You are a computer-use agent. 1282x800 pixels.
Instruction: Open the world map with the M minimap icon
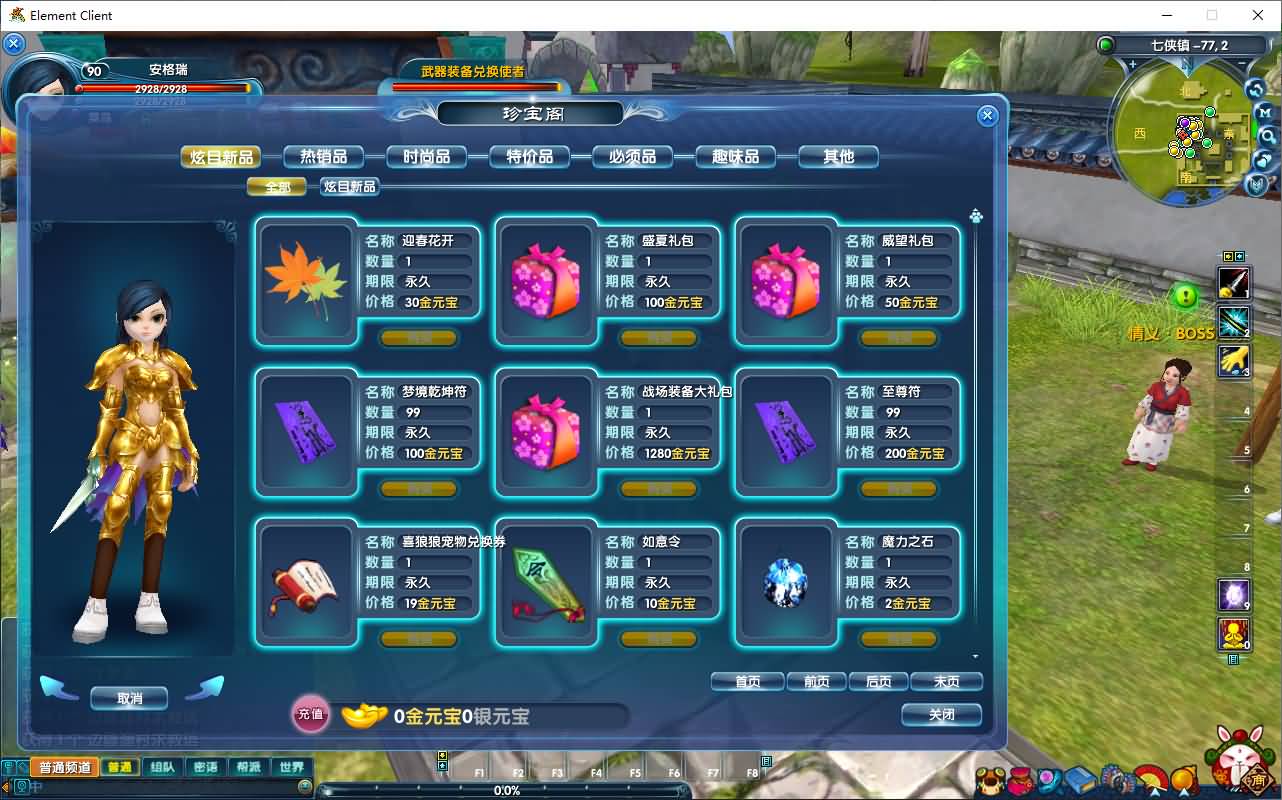click(x=1265, y=112)
